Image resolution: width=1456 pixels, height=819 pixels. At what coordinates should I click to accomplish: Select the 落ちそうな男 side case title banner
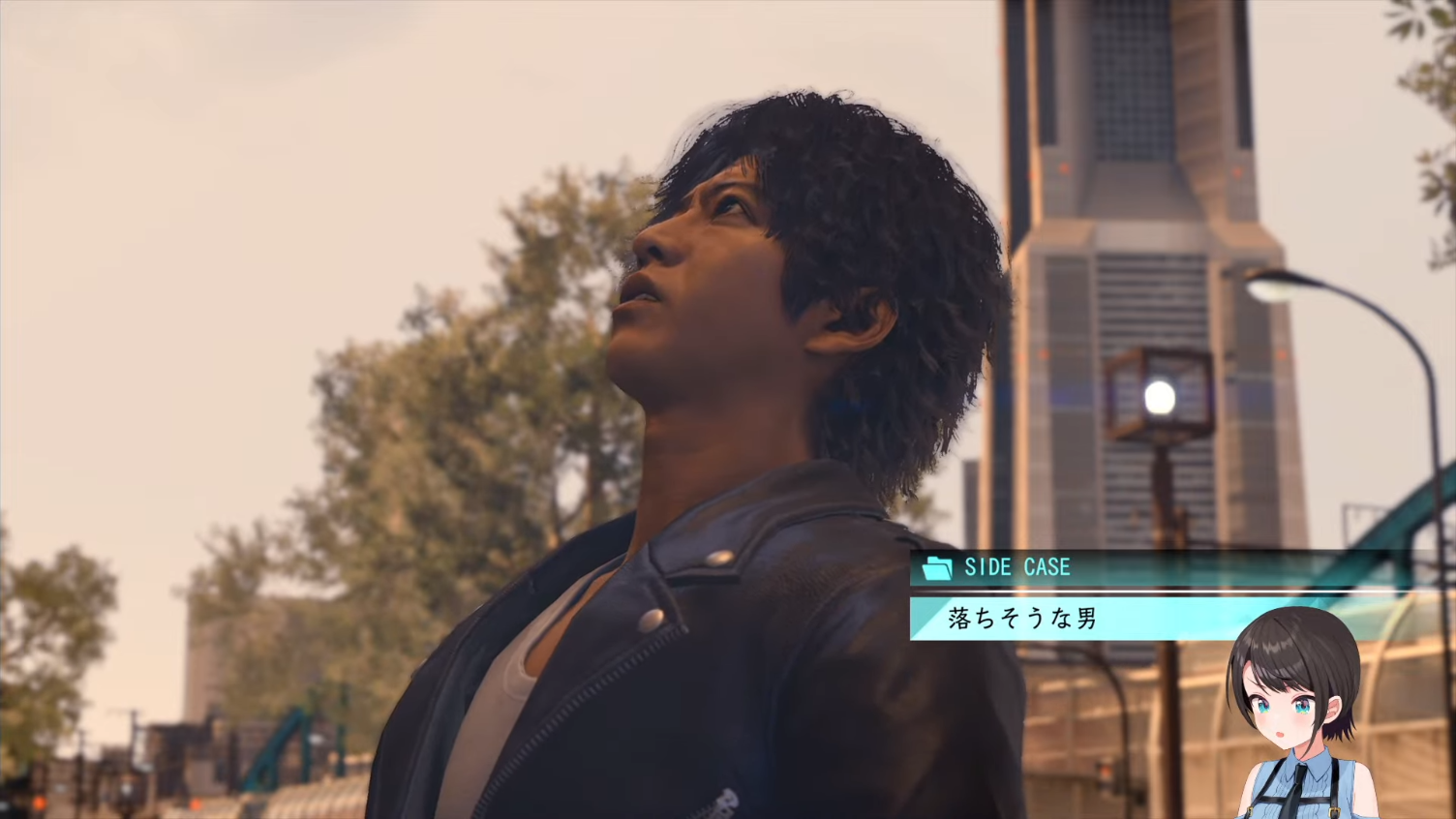1024,619
